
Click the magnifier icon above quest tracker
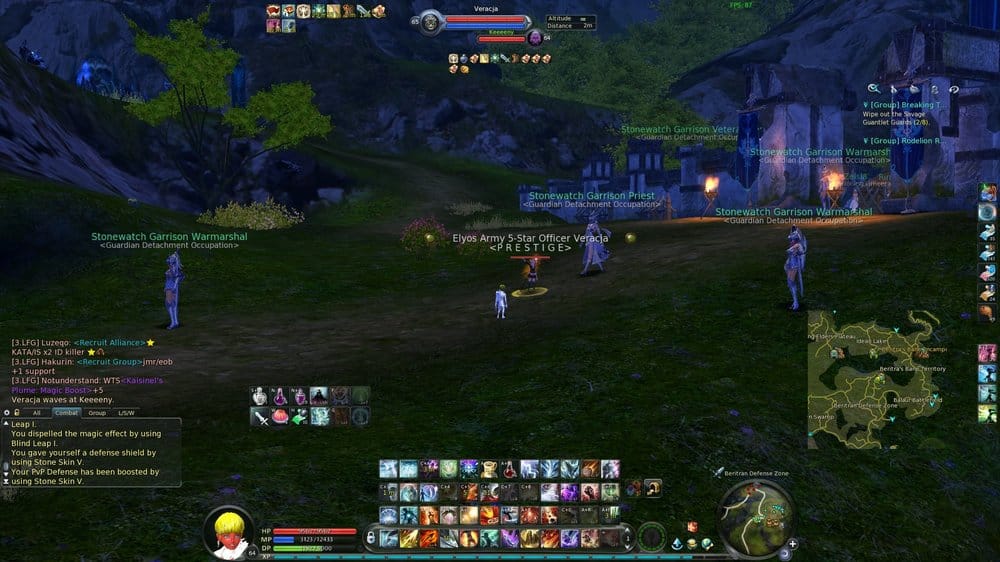(x=873, y=89)
